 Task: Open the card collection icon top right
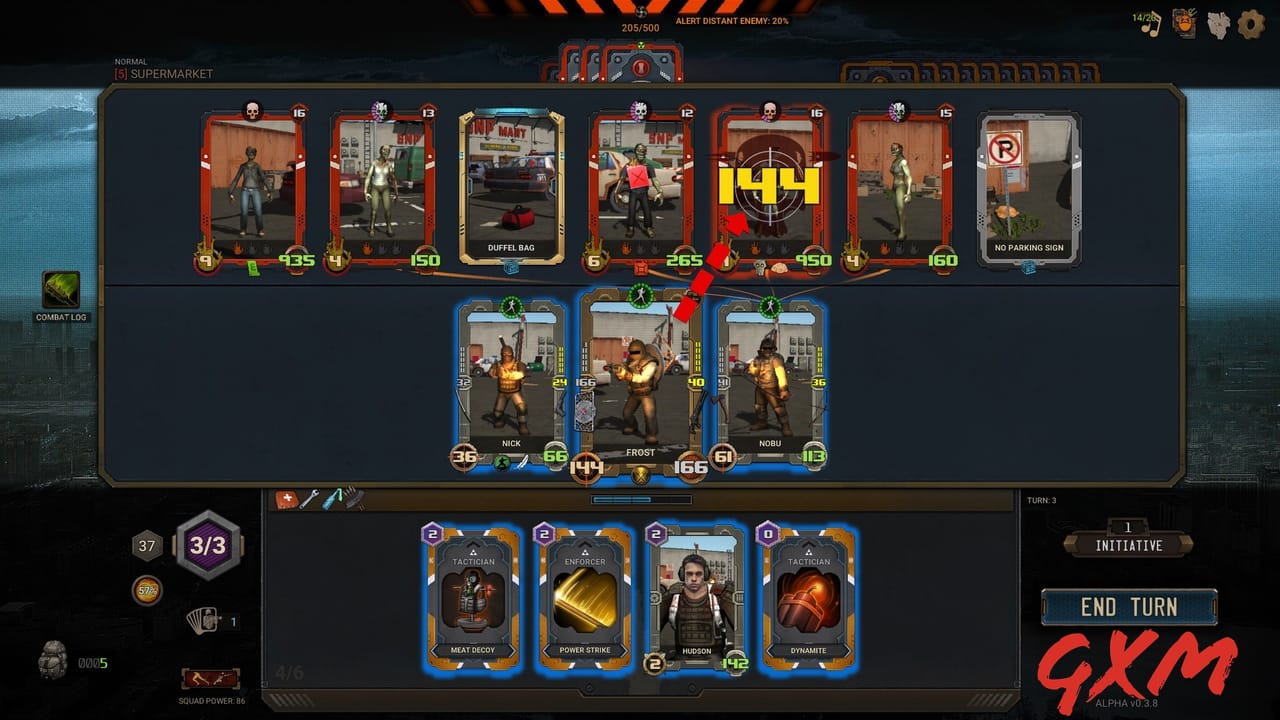tap(1183, 25)
